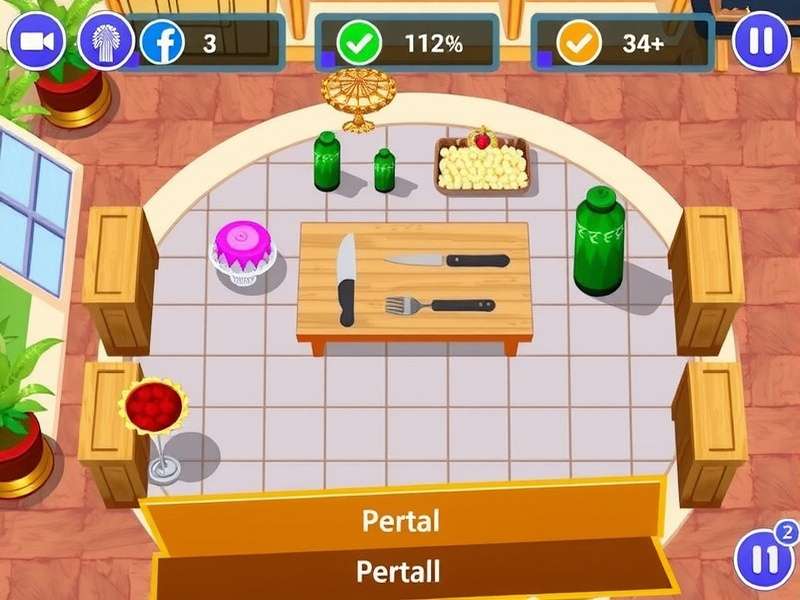Tap the purple wheat fan icon
This screenshot has height=600, width=800.
106,42
